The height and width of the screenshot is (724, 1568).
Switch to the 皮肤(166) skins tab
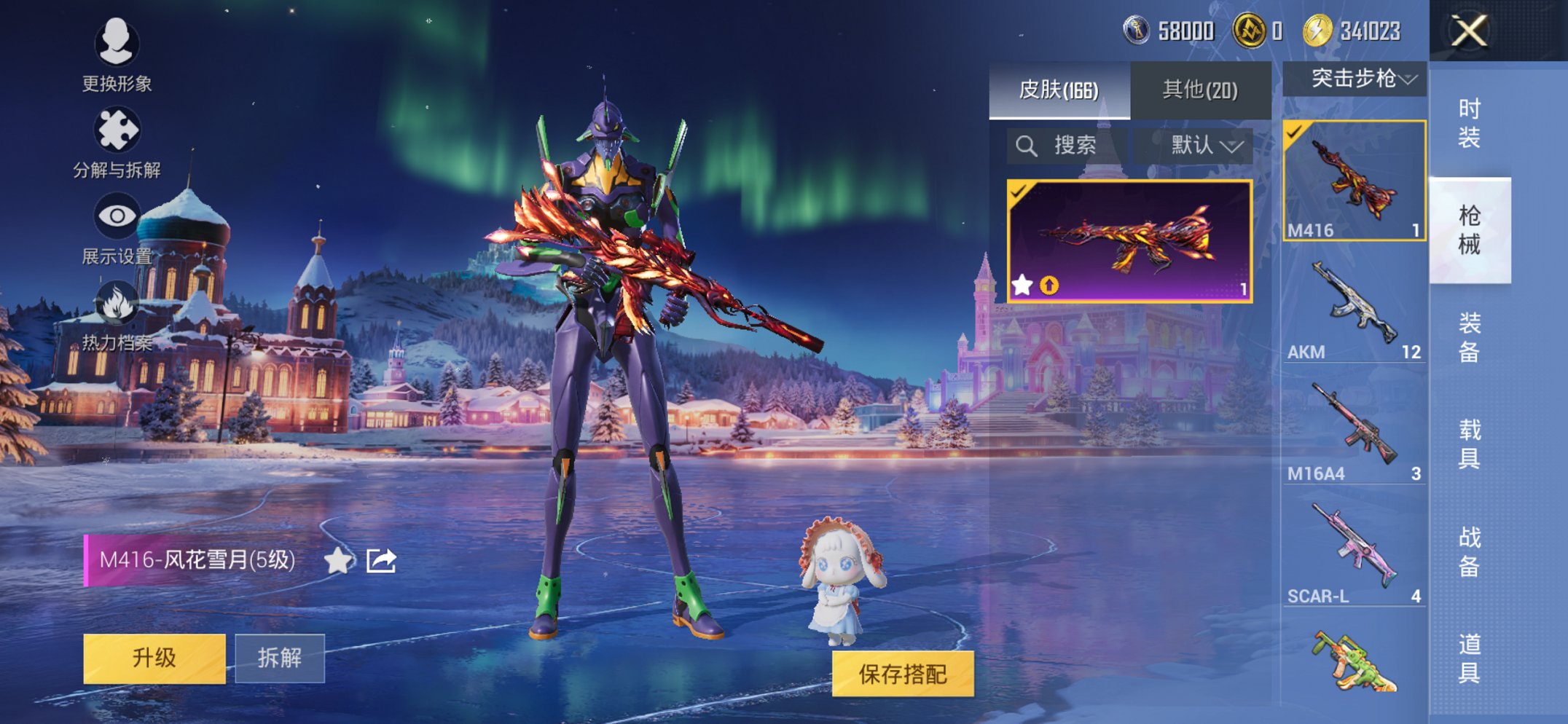(x=1058, y=90)
